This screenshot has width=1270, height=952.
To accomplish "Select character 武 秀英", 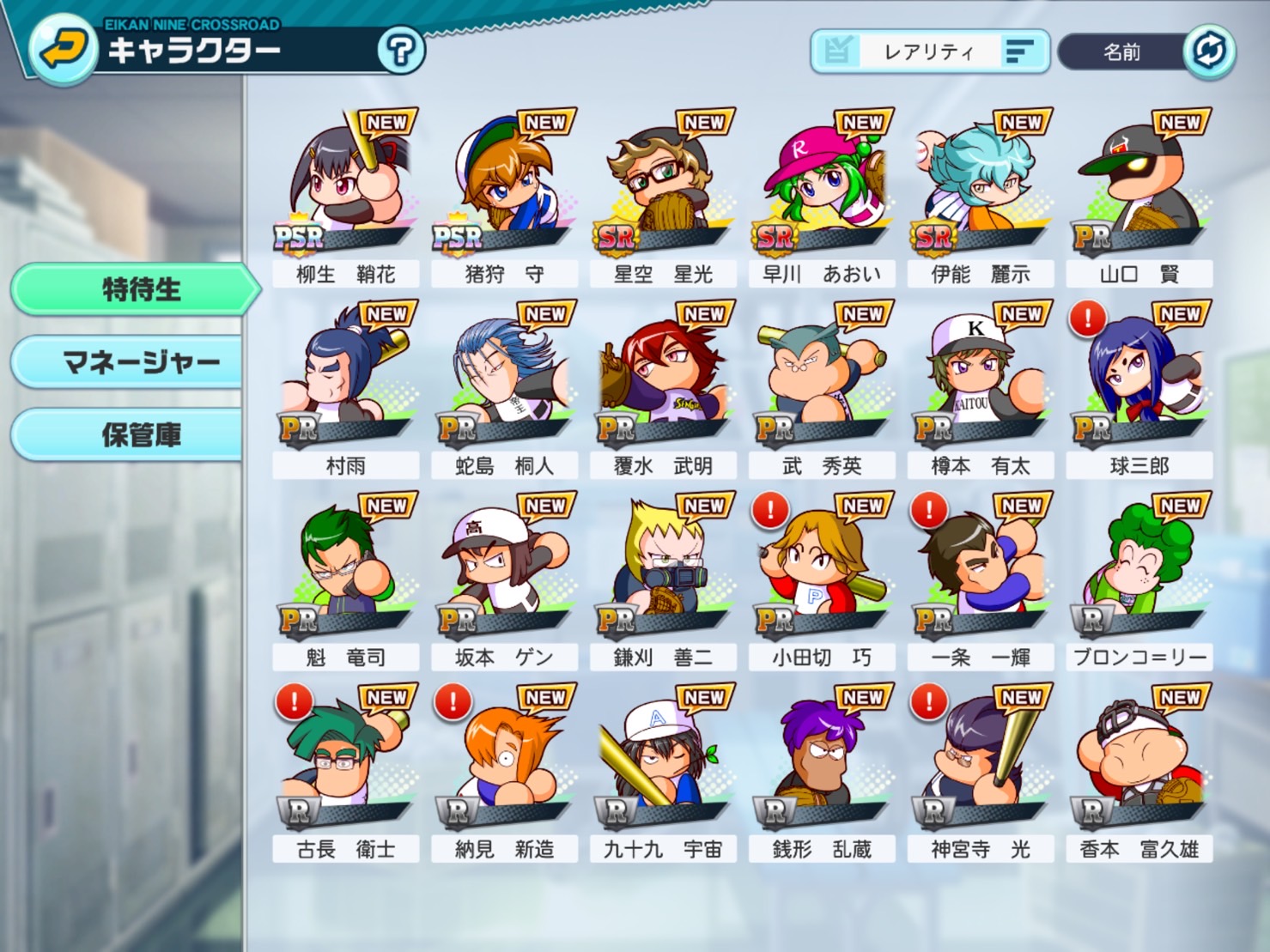I will tap(822, 388).
